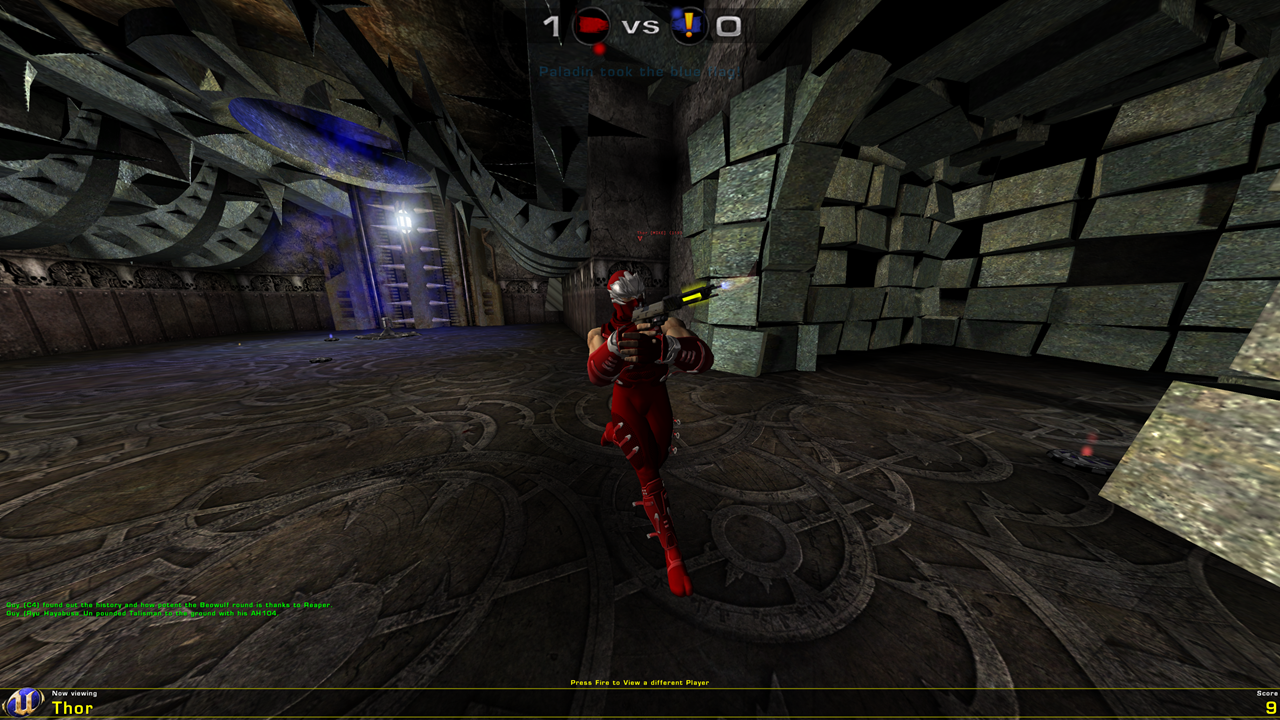Toggle the red dot below the red flag icon
The width and height of the screenshot is (1280, 720).
(x=599, y=49)
